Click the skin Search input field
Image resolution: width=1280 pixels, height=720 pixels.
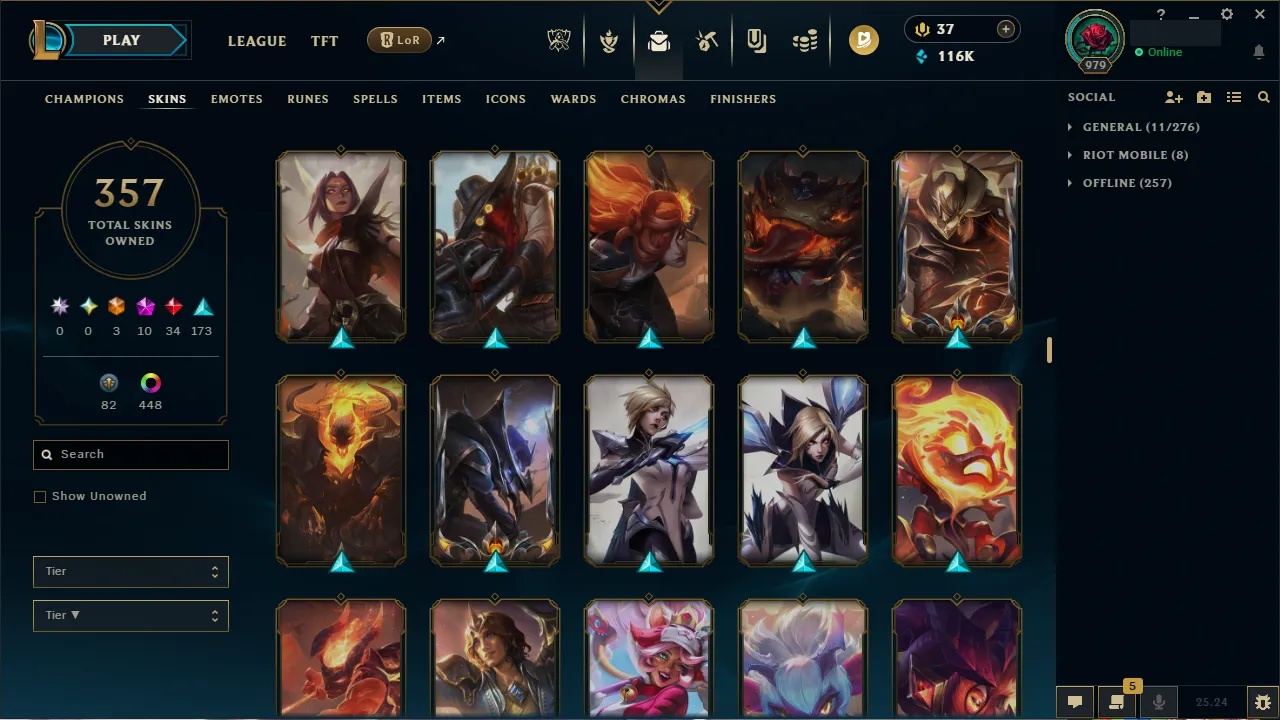click(x=130, y=454)
